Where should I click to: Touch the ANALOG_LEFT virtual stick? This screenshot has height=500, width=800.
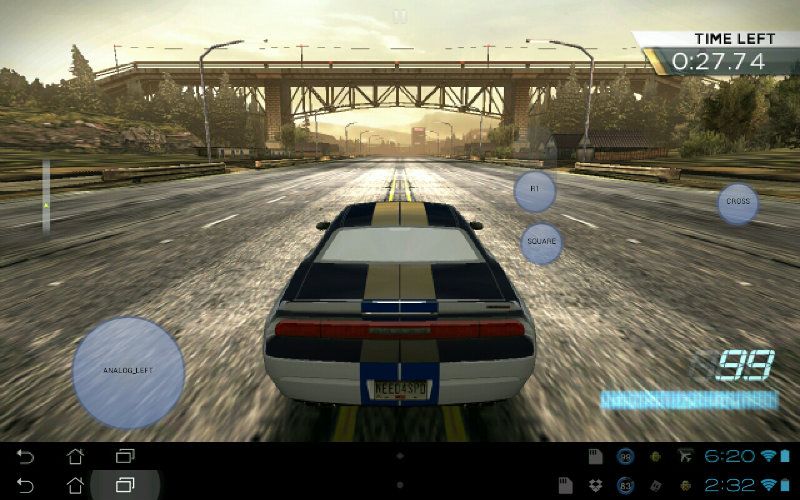[x=128, y=372]
